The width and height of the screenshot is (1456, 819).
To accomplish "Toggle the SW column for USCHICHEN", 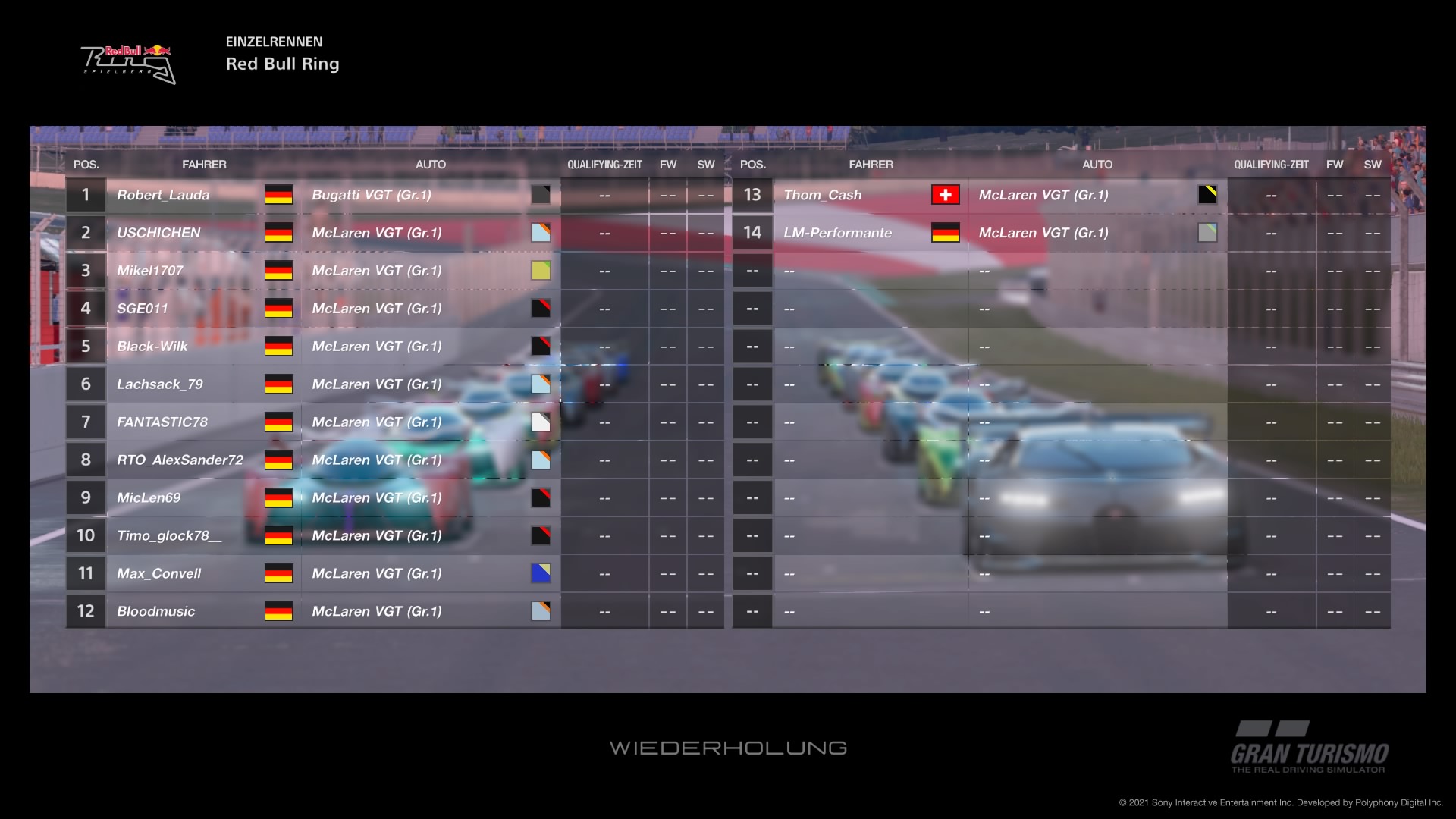I will coord(705,233).
